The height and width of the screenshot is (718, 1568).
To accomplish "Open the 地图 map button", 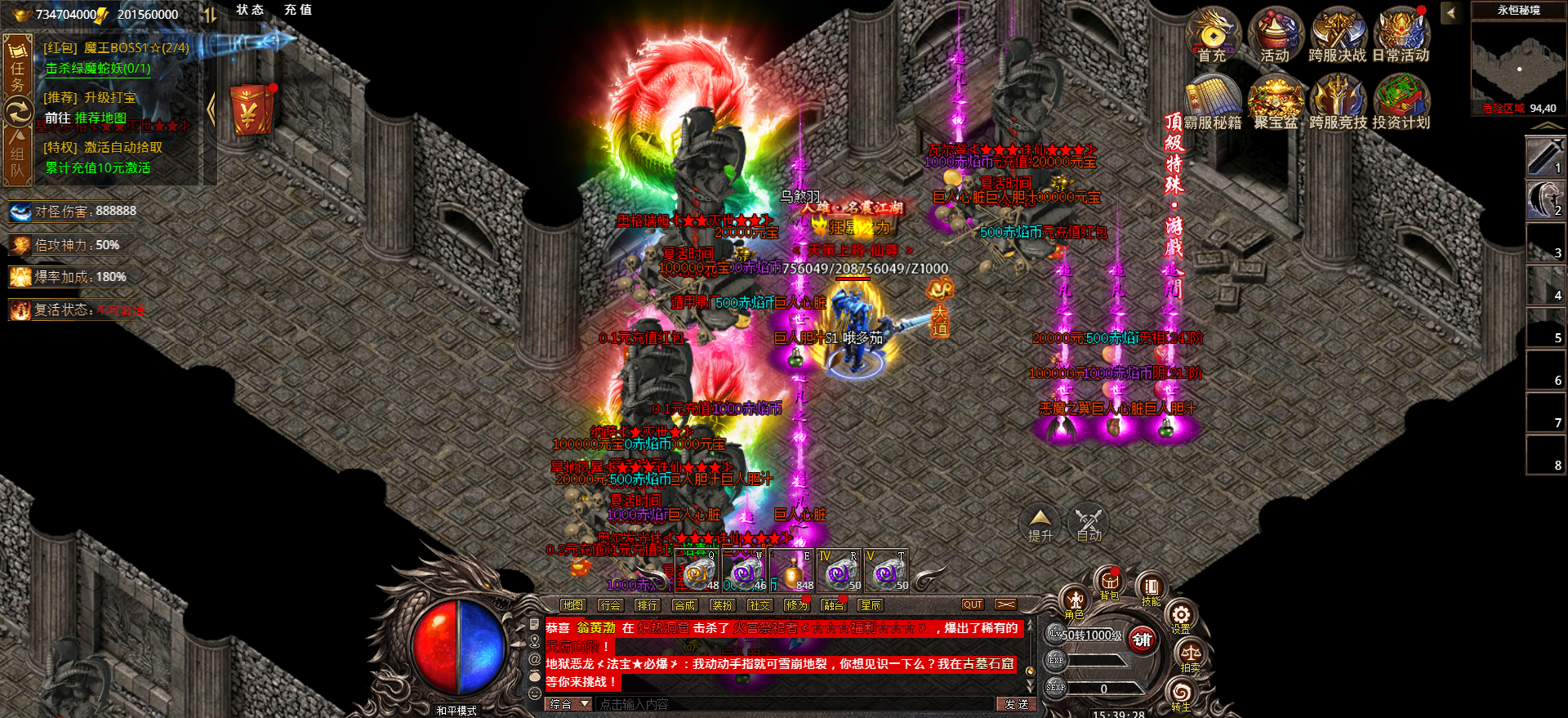I will point(572,605).
